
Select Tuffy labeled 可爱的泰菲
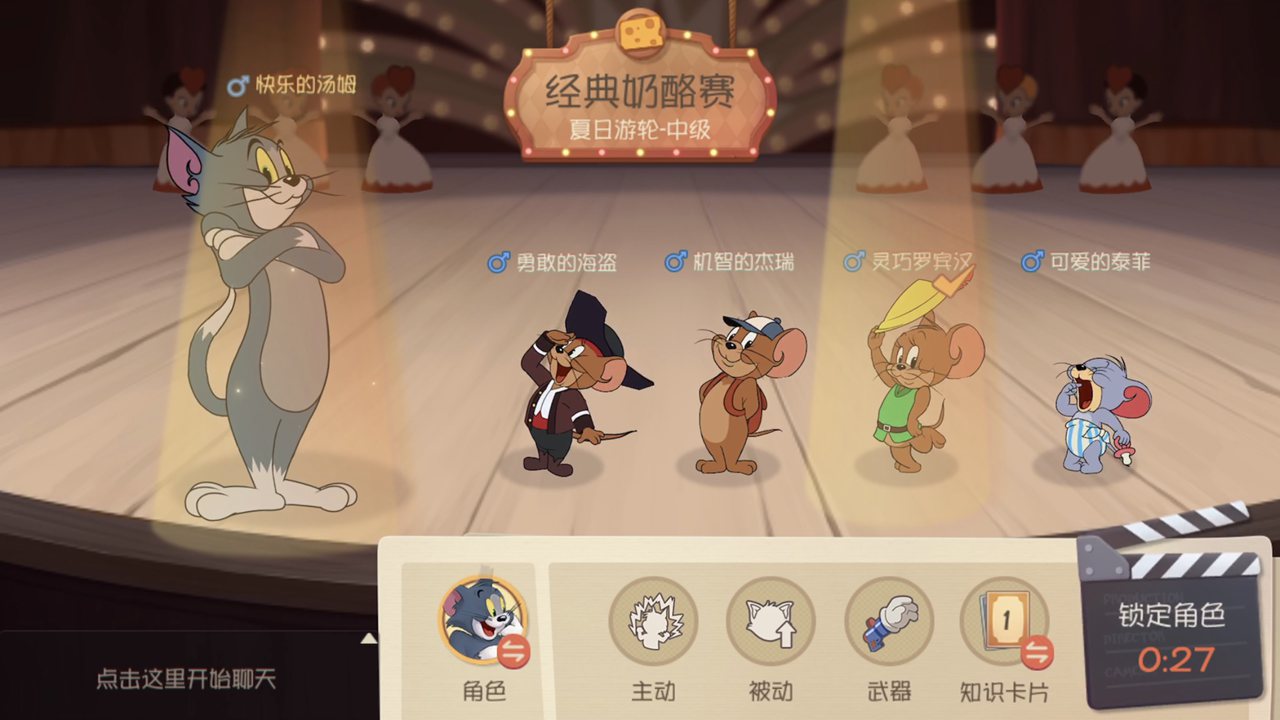tap(1090, 410)
